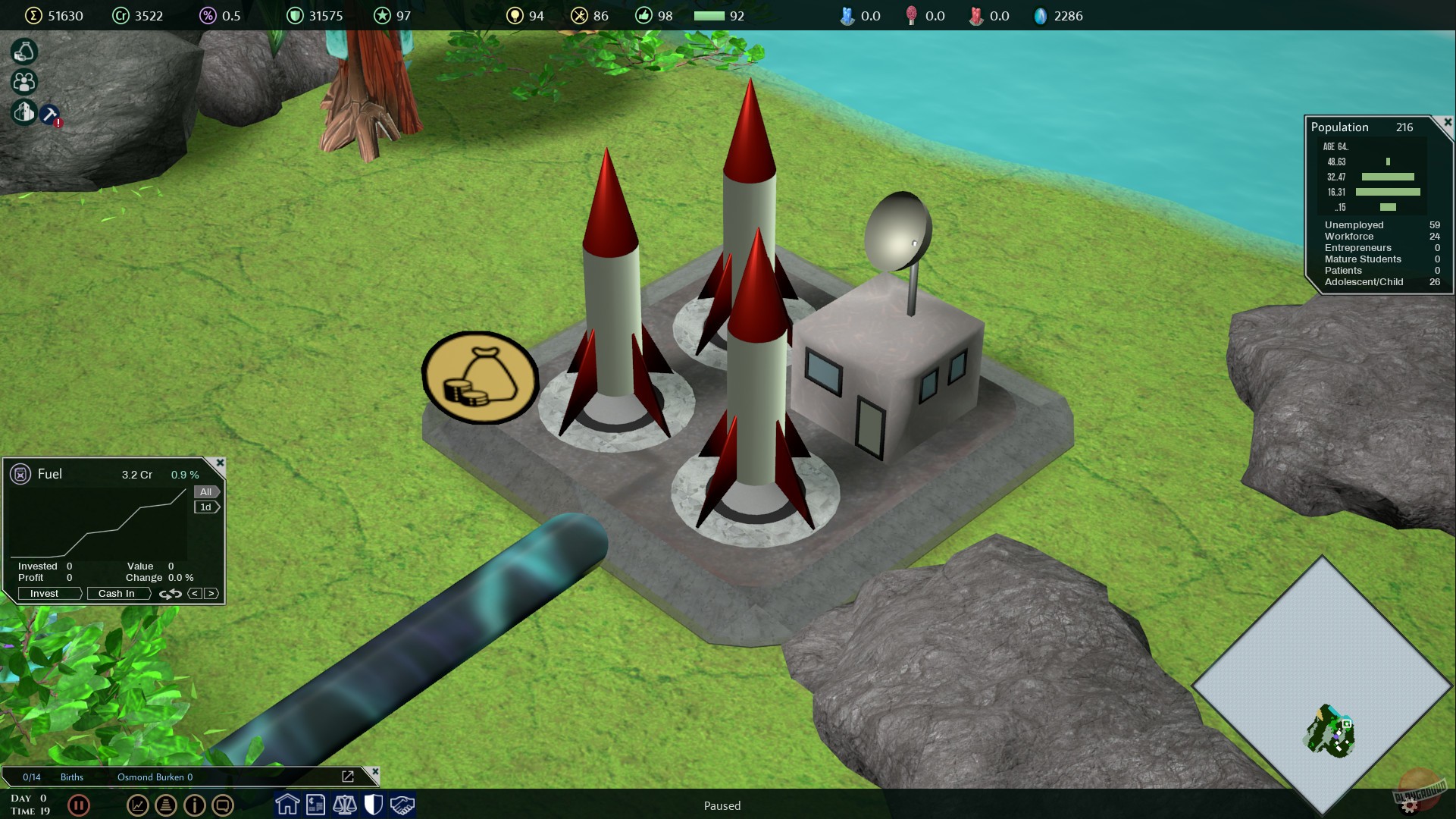Unpause the game with the pause button
1456x819 pixels.
point(79,805)
